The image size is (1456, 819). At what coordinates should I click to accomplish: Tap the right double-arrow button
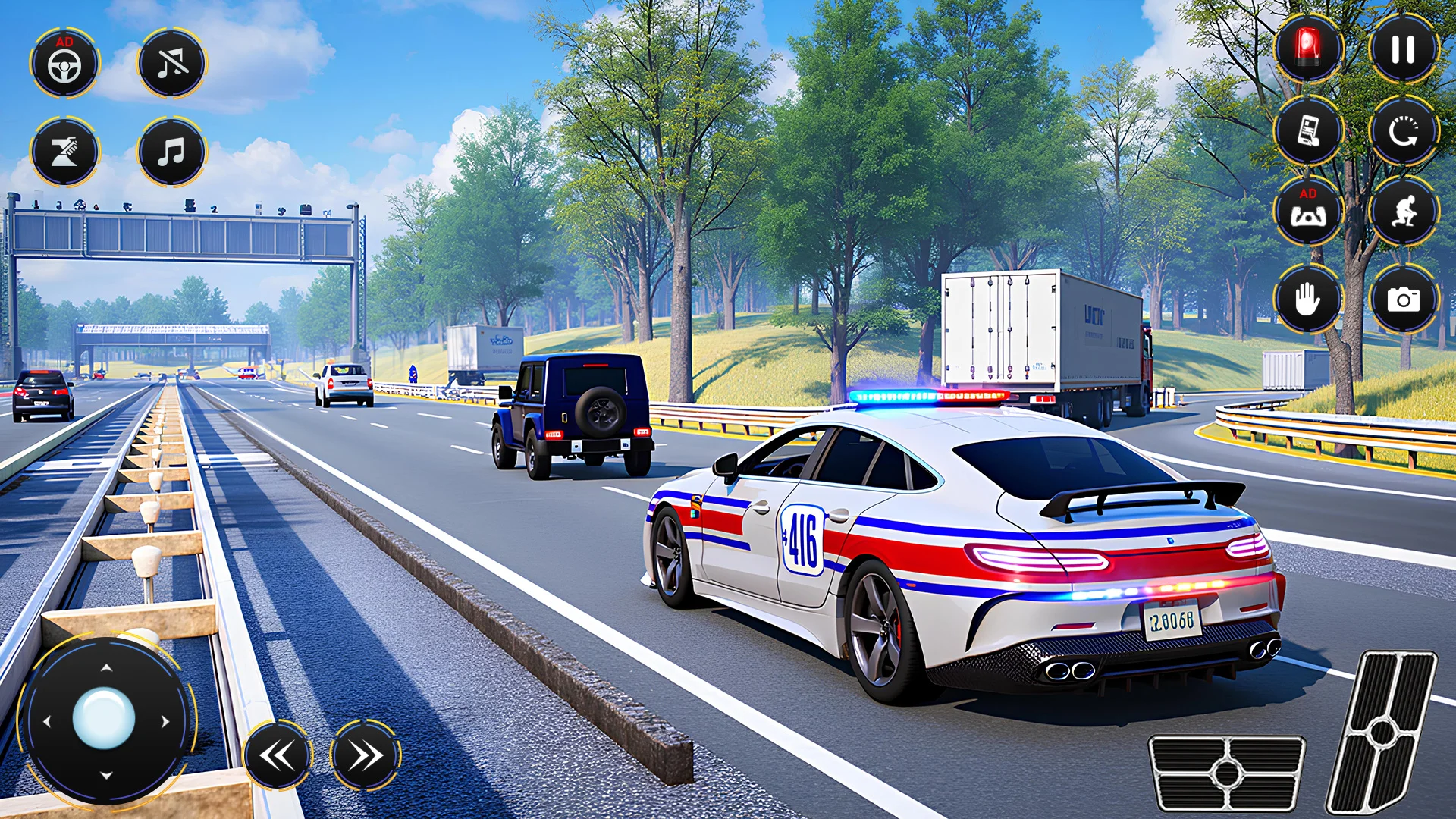[x=366, y=755]
